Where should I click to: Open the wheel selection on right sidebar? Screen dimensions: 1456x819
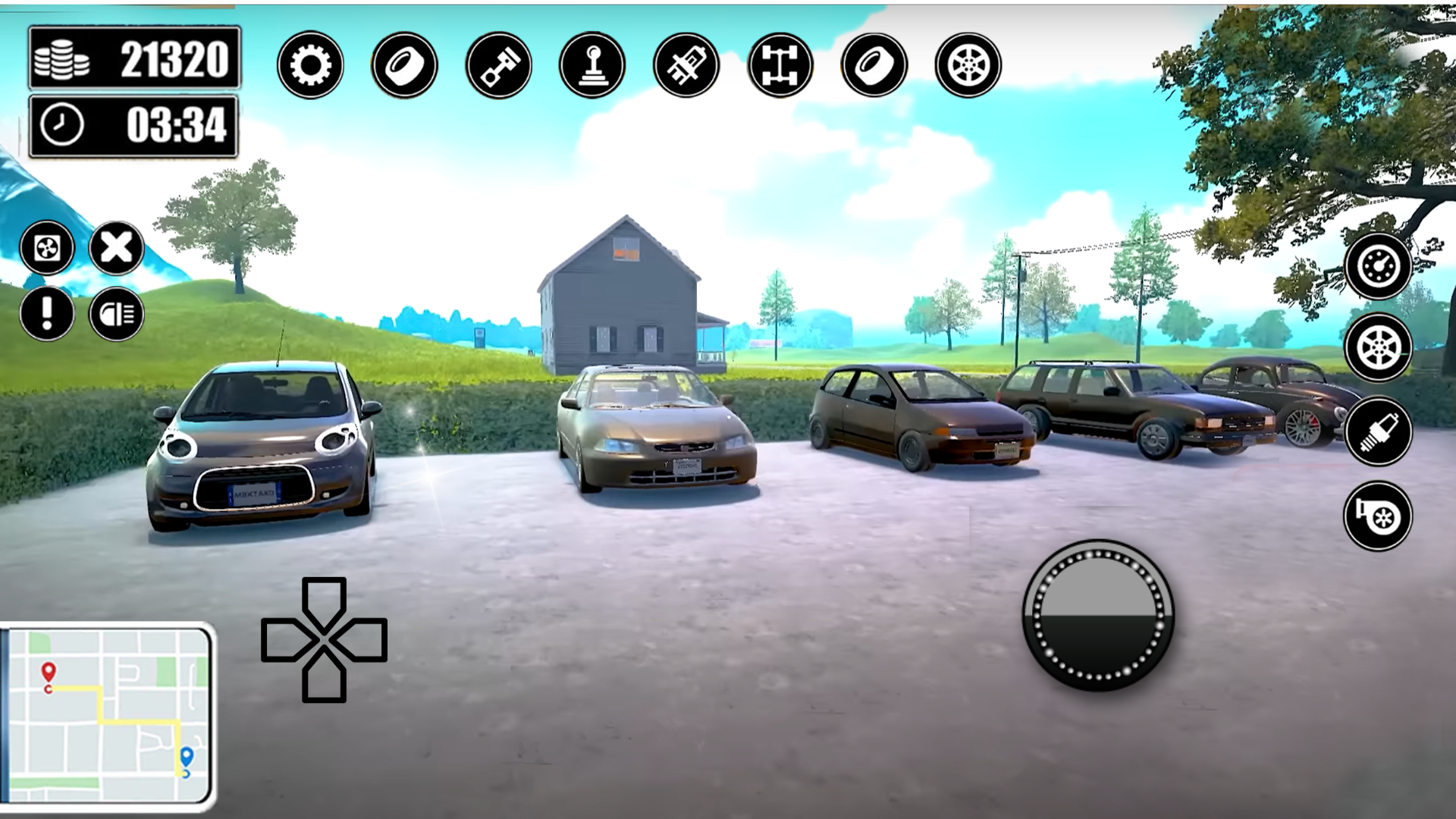tap(1378, 349)
